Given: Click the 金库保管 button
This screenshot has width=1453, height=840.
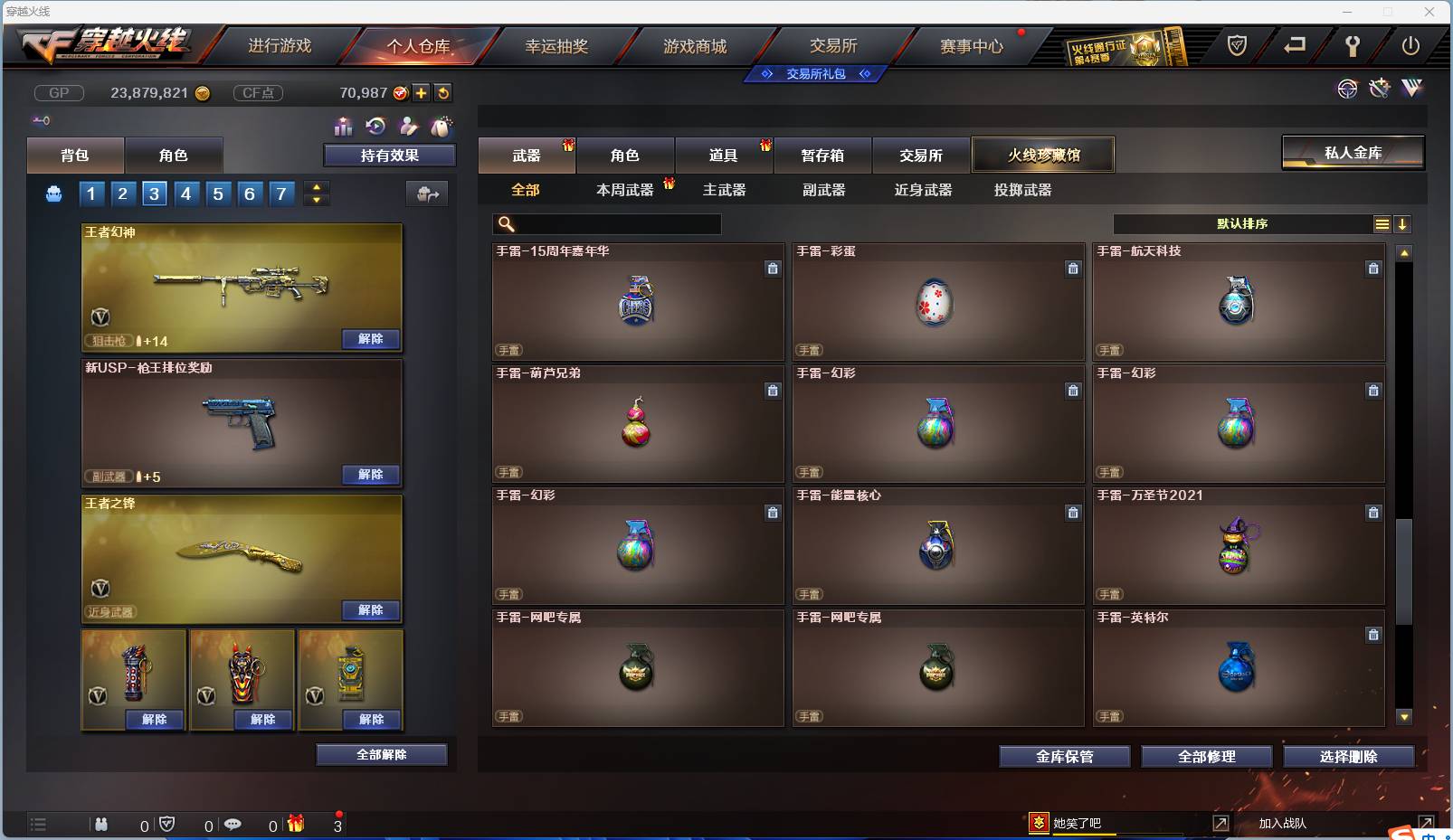Looking at the screenshot, I should click(1064, 756).
